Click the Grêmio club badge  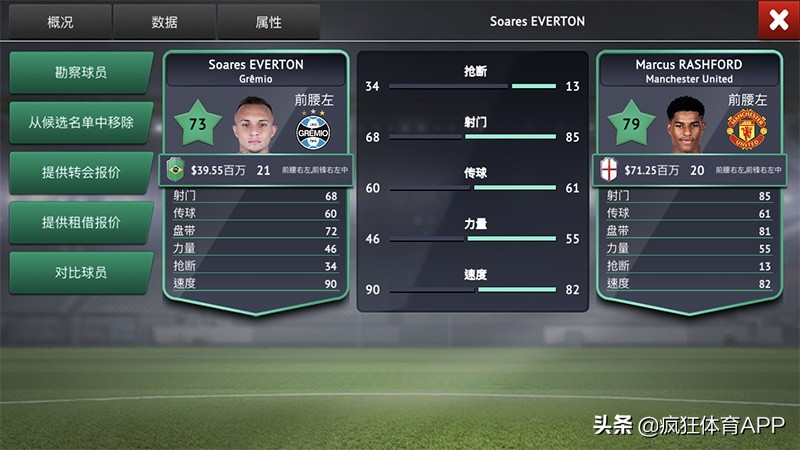(x=313, y=132)
